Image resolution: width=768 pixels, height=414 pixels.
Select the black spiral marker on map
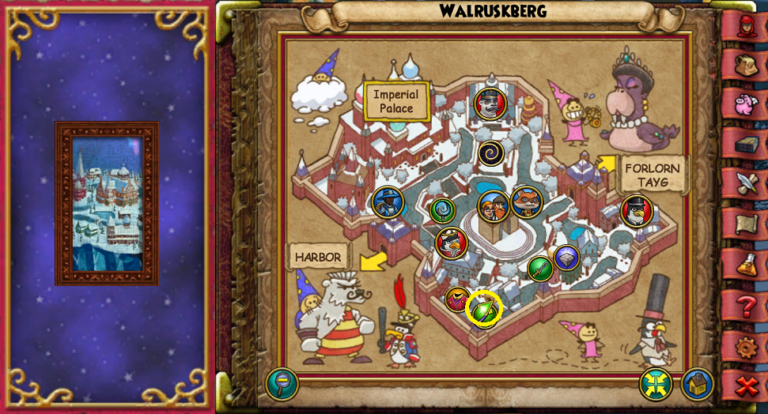[491, 153]
